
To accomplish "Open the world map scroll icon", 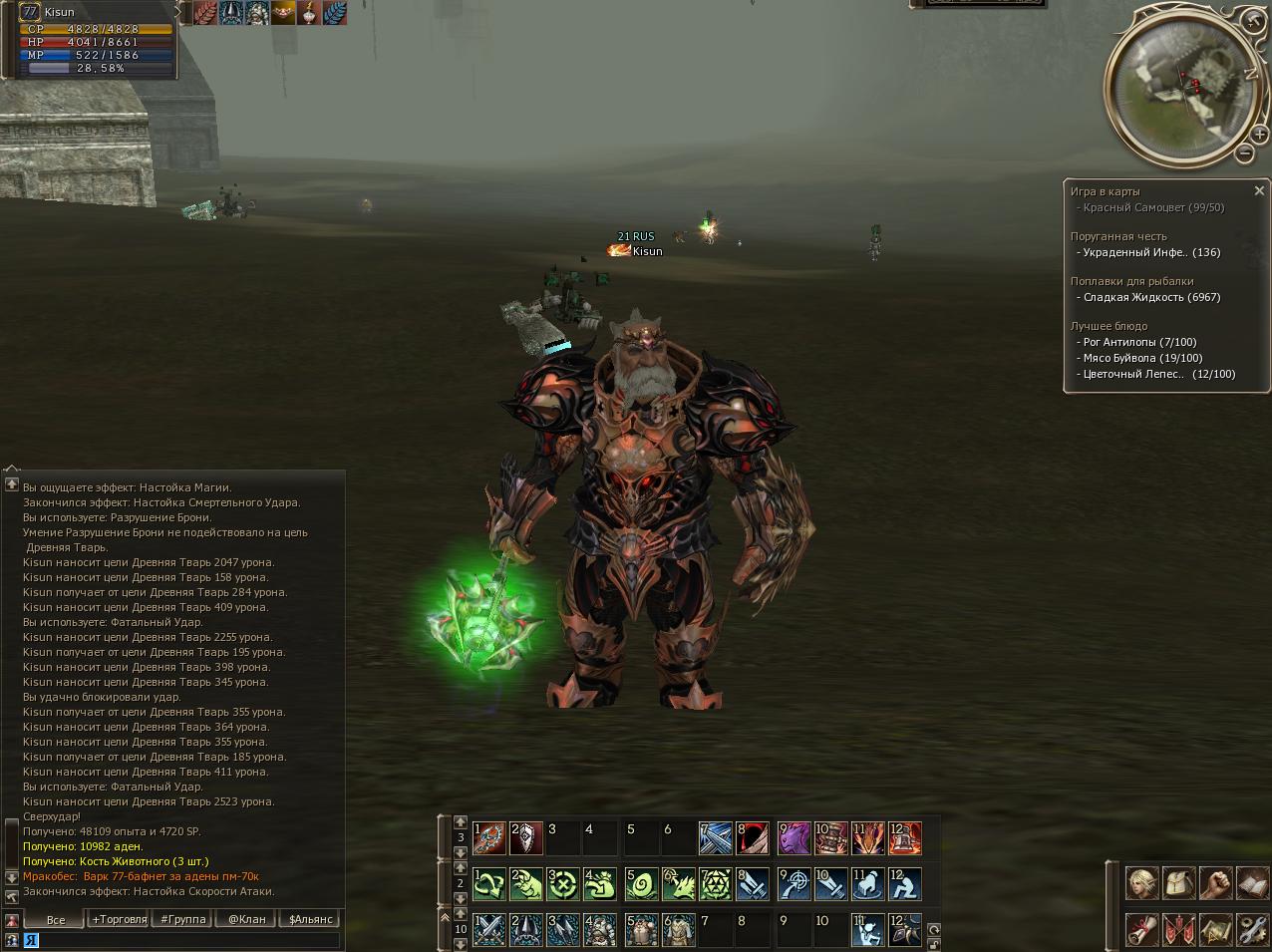I will pyautogui.click(x=1215, y=929).
